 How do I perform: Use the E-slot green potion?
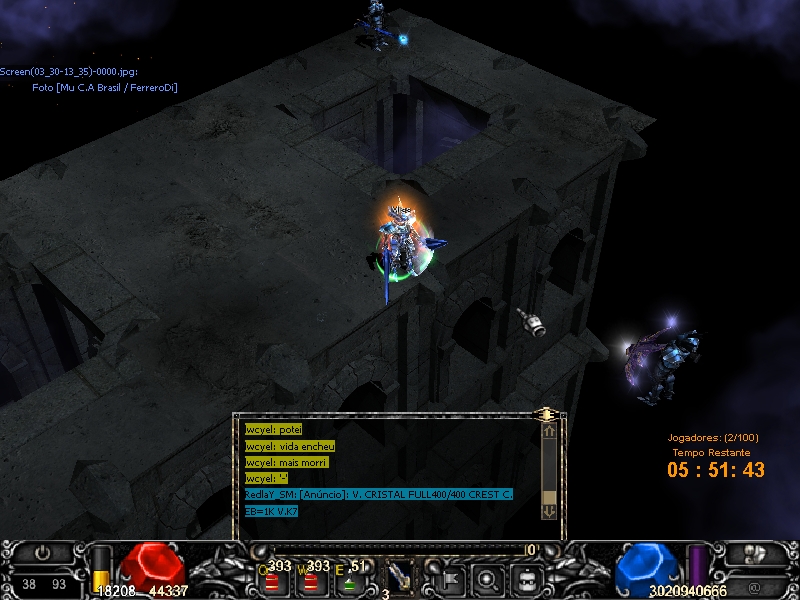351,582
